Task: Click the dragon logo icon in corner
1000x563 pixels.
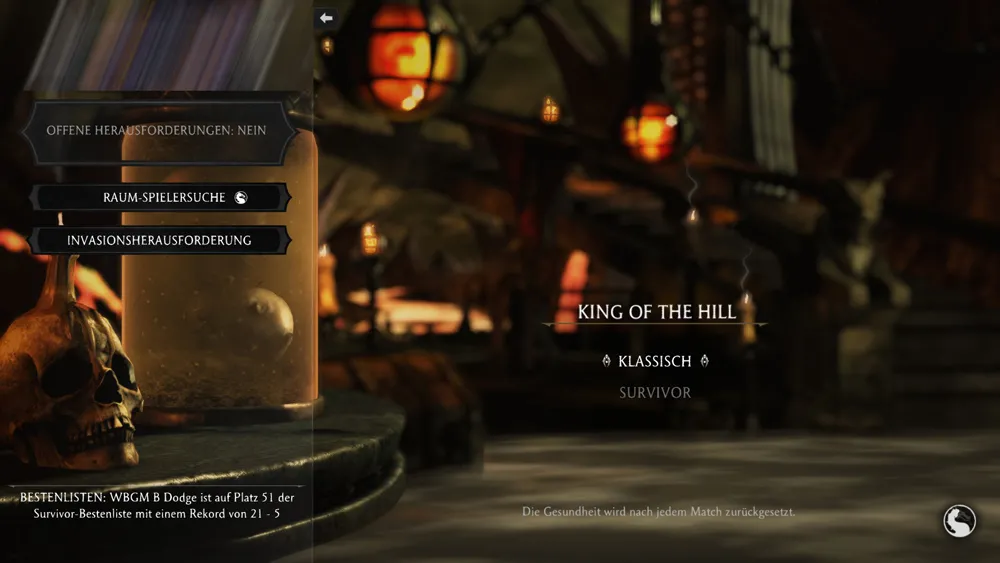Action: (958, 521)
